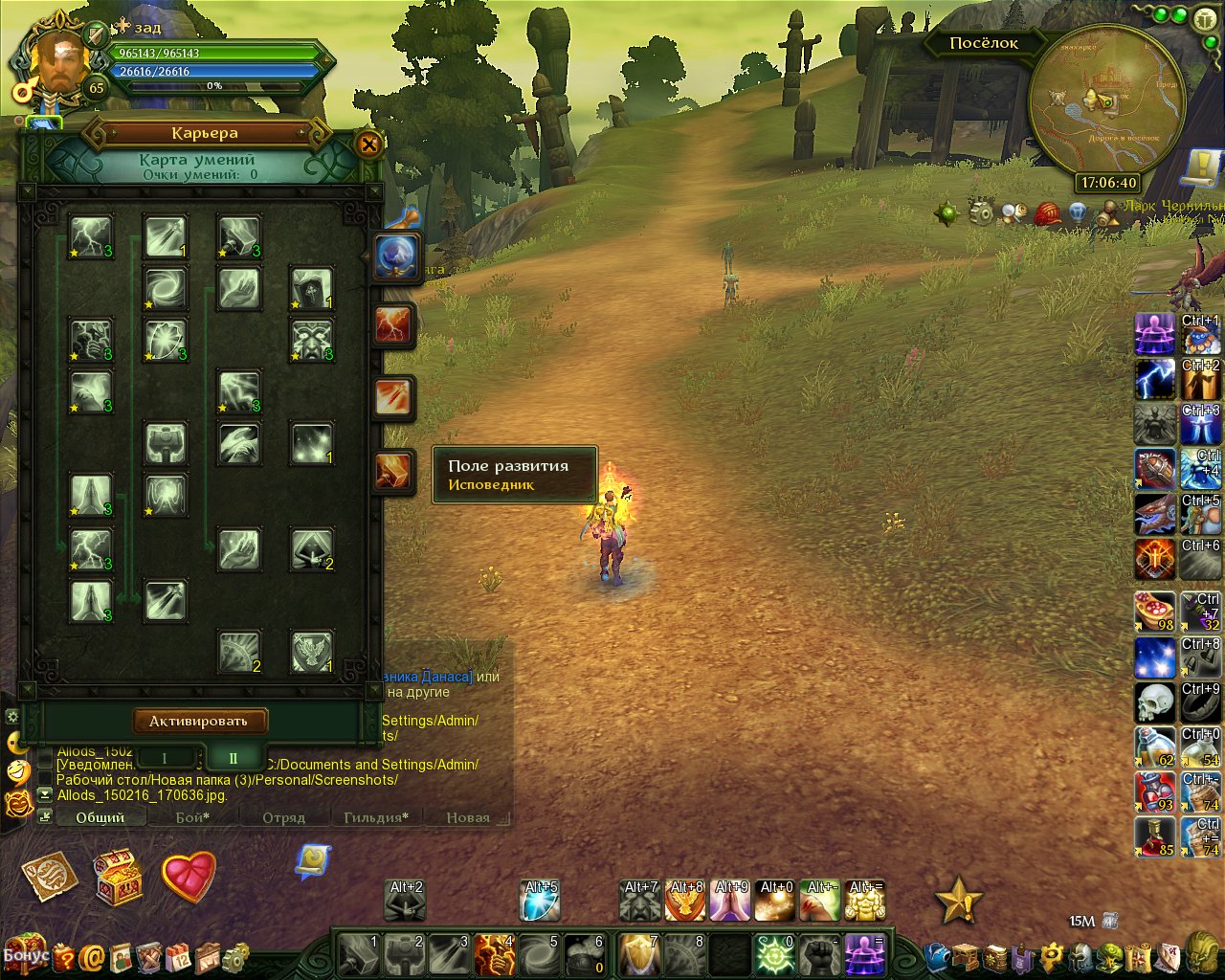Screen dimensions: 1225x980
Task: Open the Гильдия chat tab
Action: 376,817
